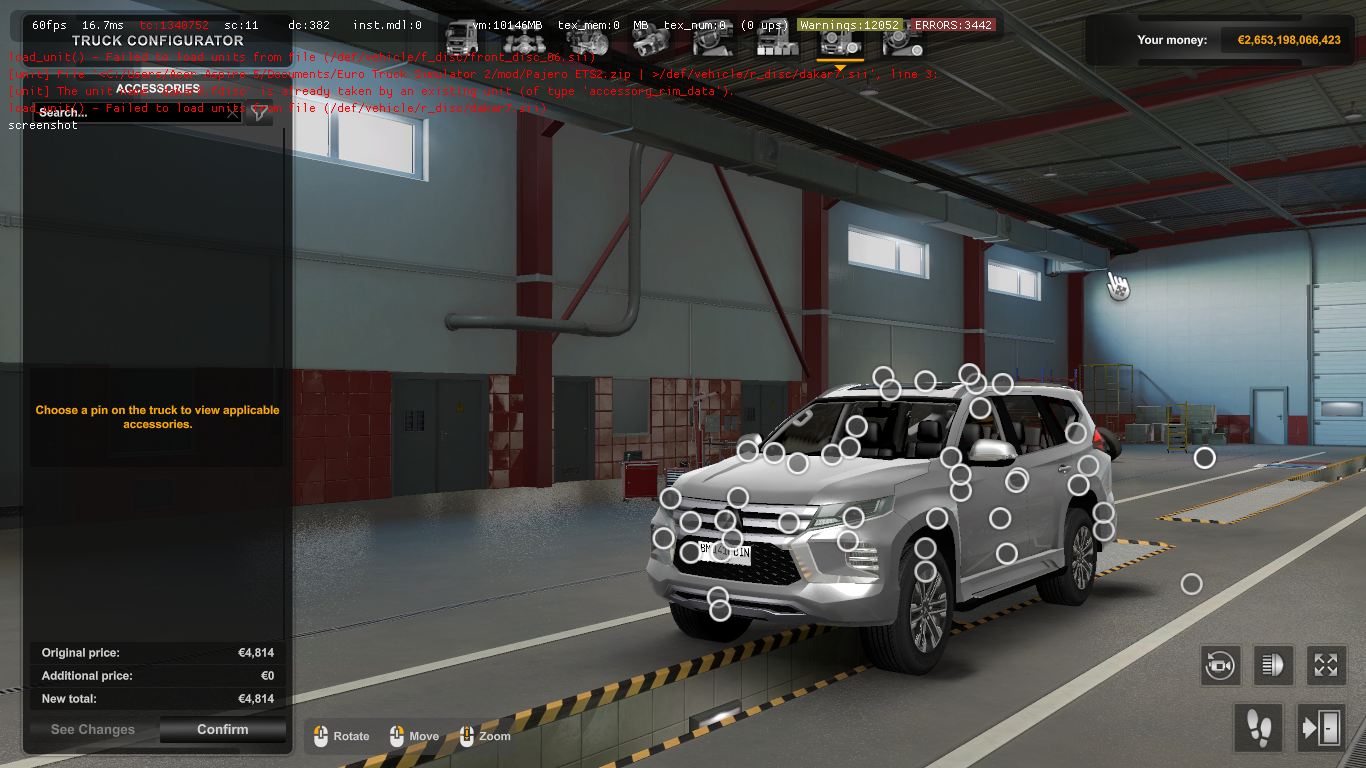Open the accessory filter funnel beside search

(x=259, y=113)
